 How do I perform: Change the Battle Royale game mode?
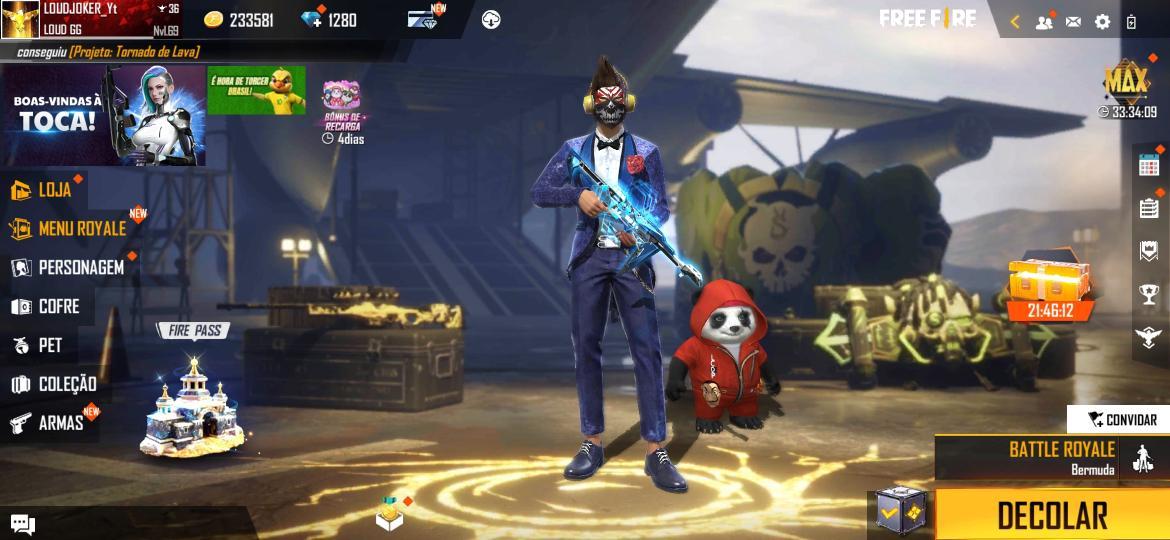click(x=1050, y=457)
